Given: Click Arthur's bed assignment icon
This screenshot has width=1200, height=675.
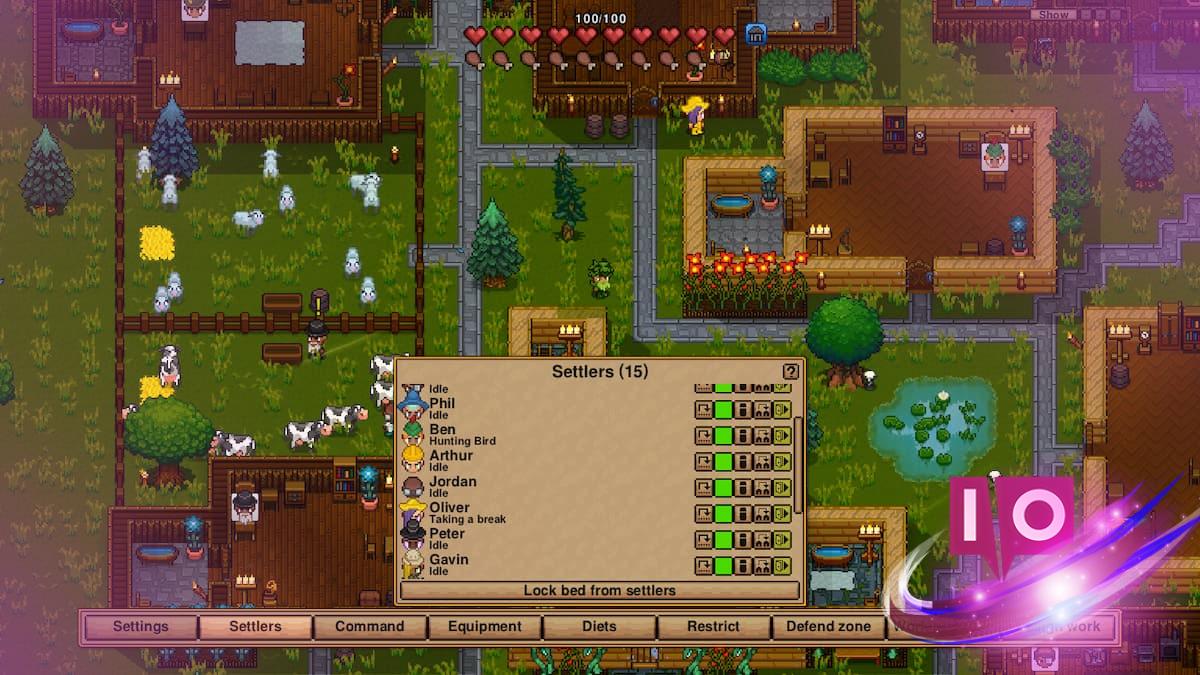Looking at the screenshot, I should [762, 462].
